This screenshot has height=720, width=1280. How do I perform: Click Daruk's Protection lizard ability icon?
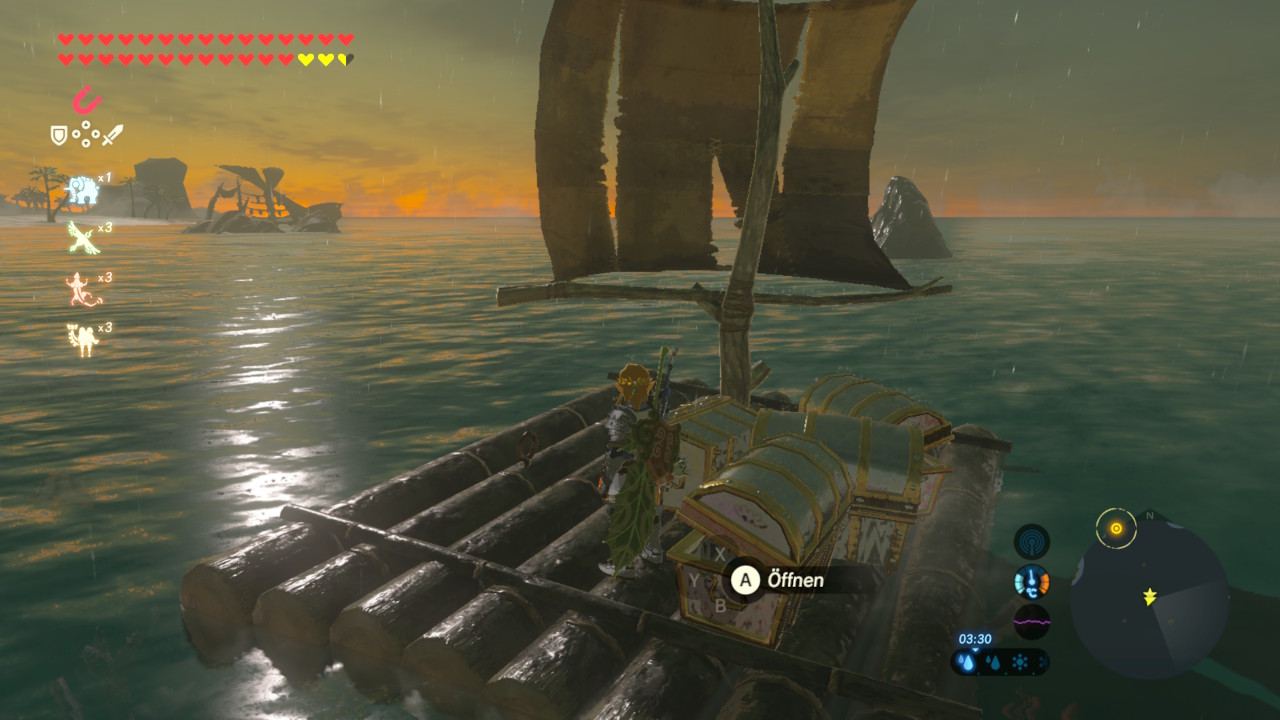coord(81,289)
